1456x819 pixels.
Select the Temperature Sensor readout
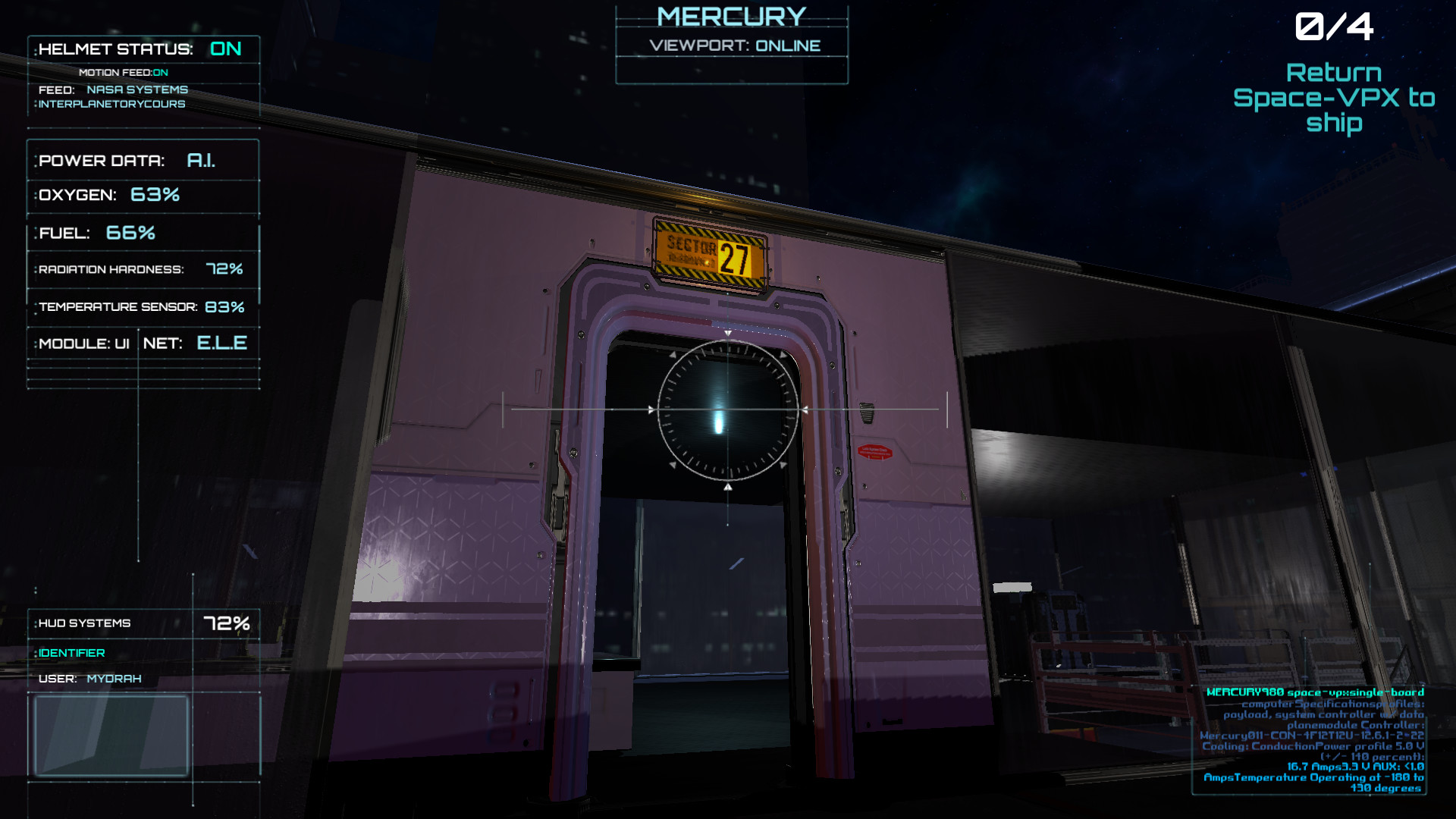143,306
